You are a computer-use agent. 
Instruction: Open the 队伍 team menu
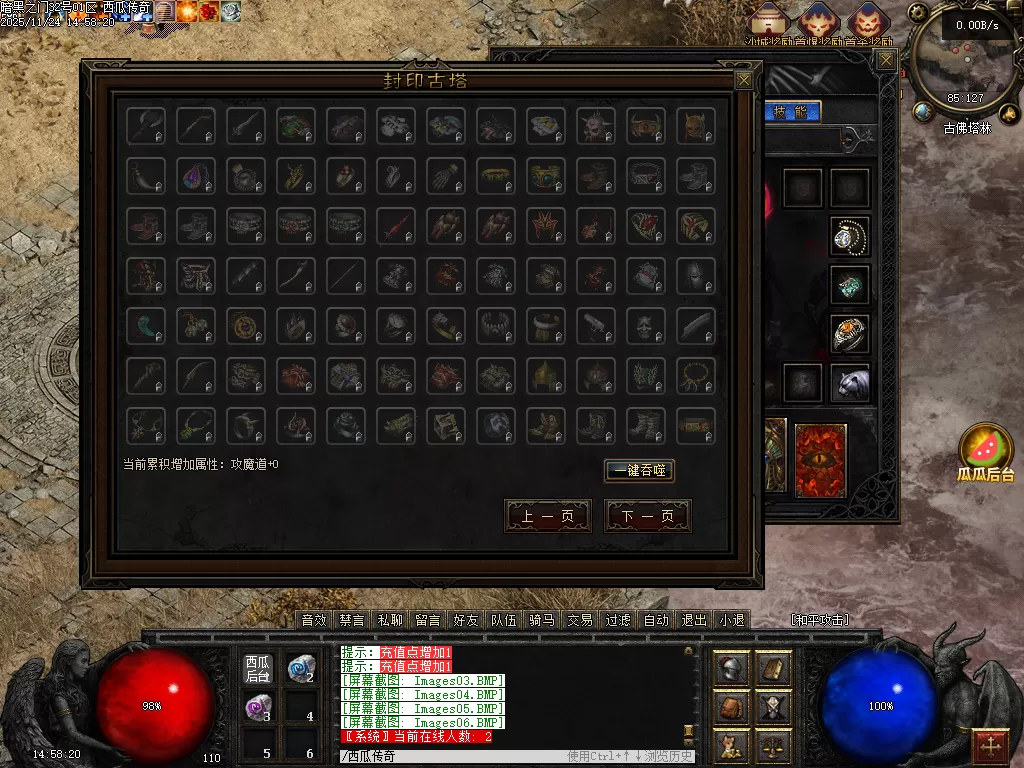(x=504, y=620)
